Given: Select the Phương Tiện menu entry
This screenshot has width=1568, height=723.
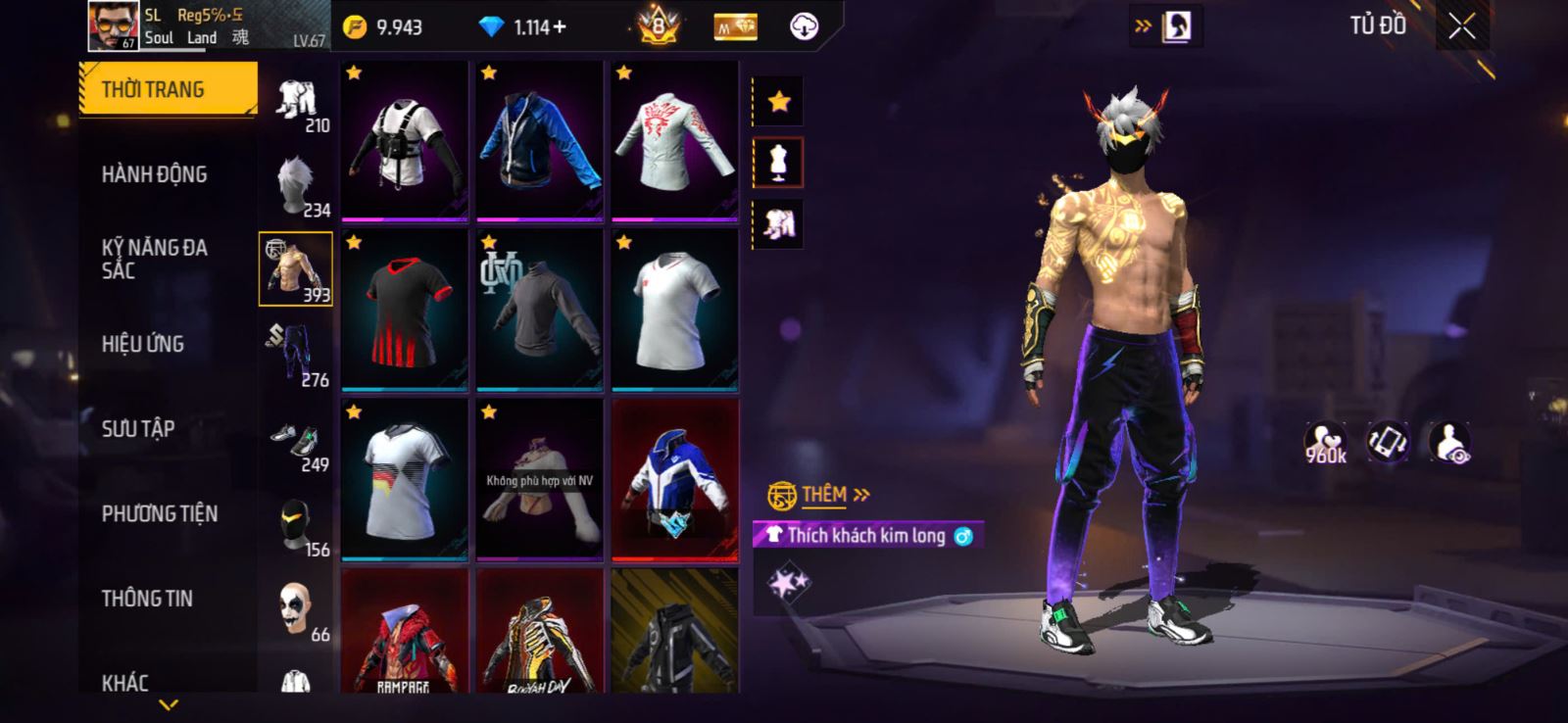Looking at the screenshot, I should tap(160, 513).
